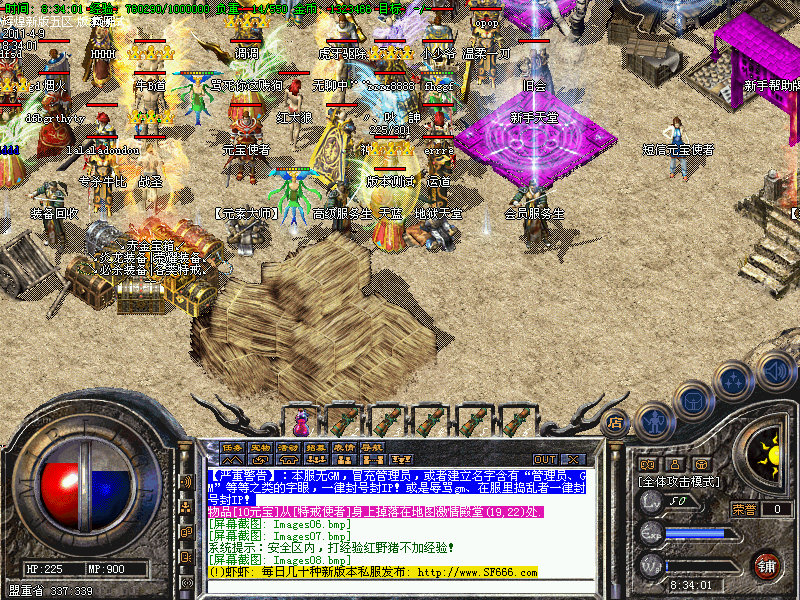The image size is (800, 600).
Task: Click the OUT button on chat panel
Action: tap(545, 459)
